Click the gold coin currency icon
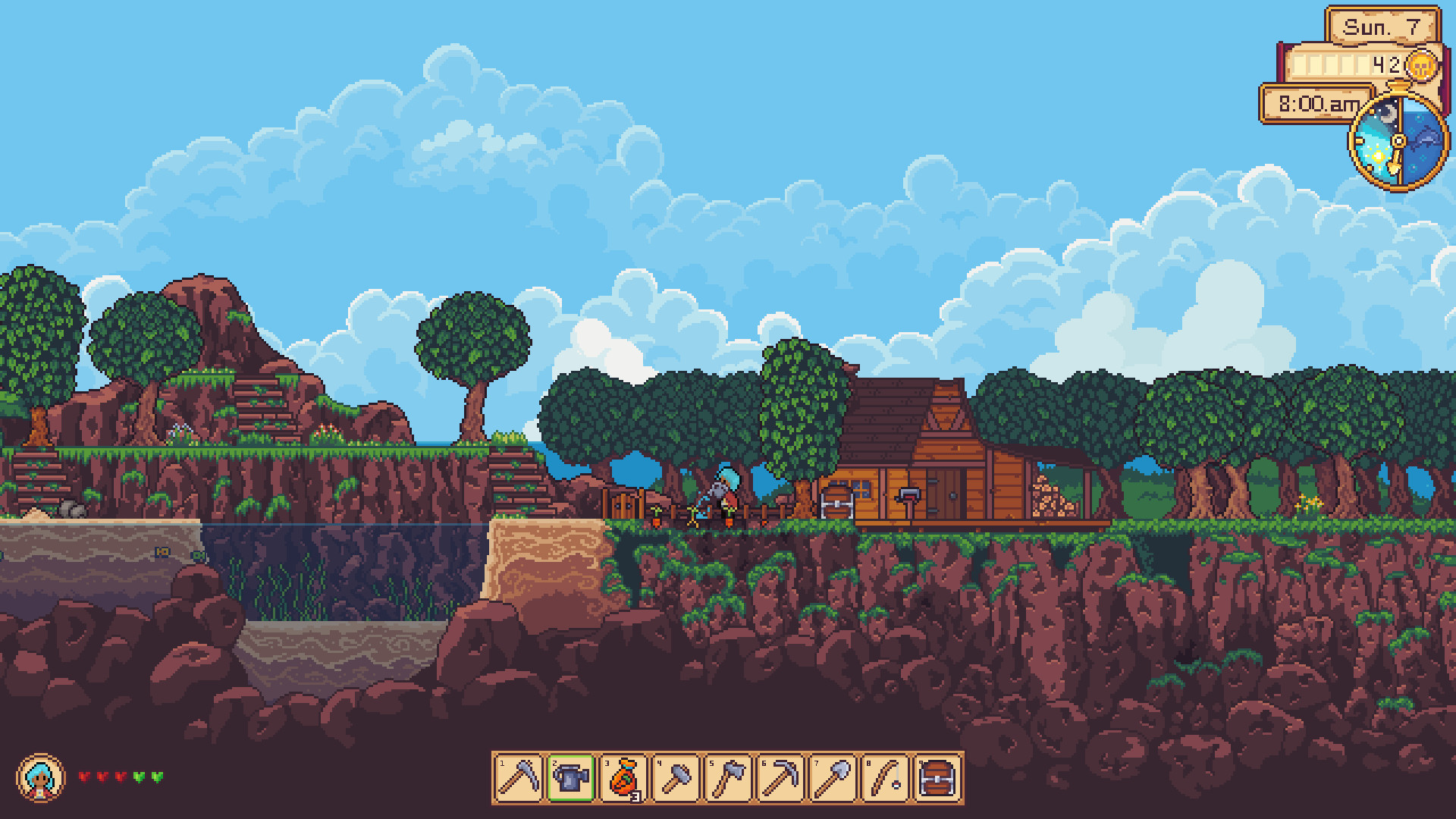1456x819 pixels. (1422, 64)
